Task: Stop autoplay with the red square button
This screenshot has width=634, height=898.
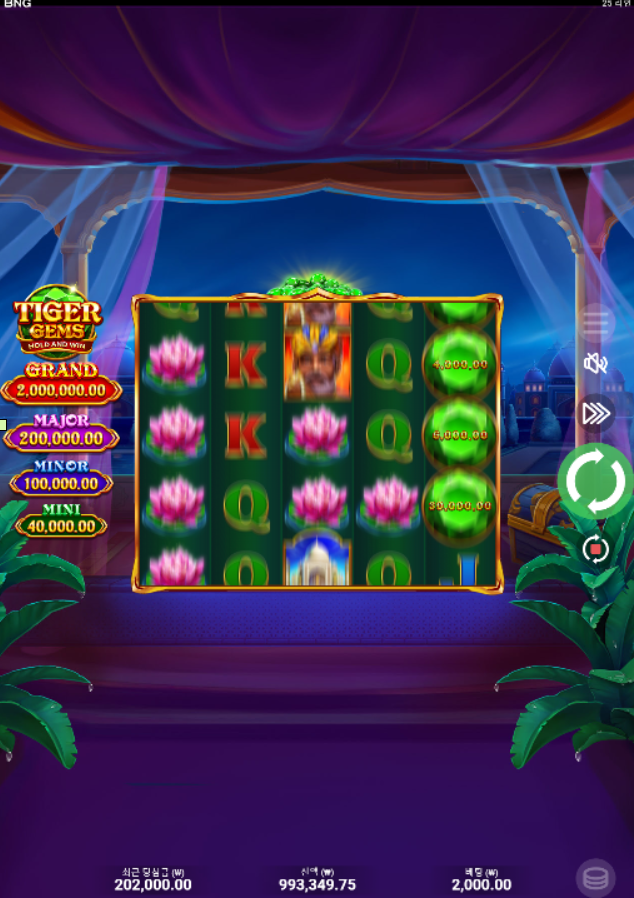Action: click(595, 549)
